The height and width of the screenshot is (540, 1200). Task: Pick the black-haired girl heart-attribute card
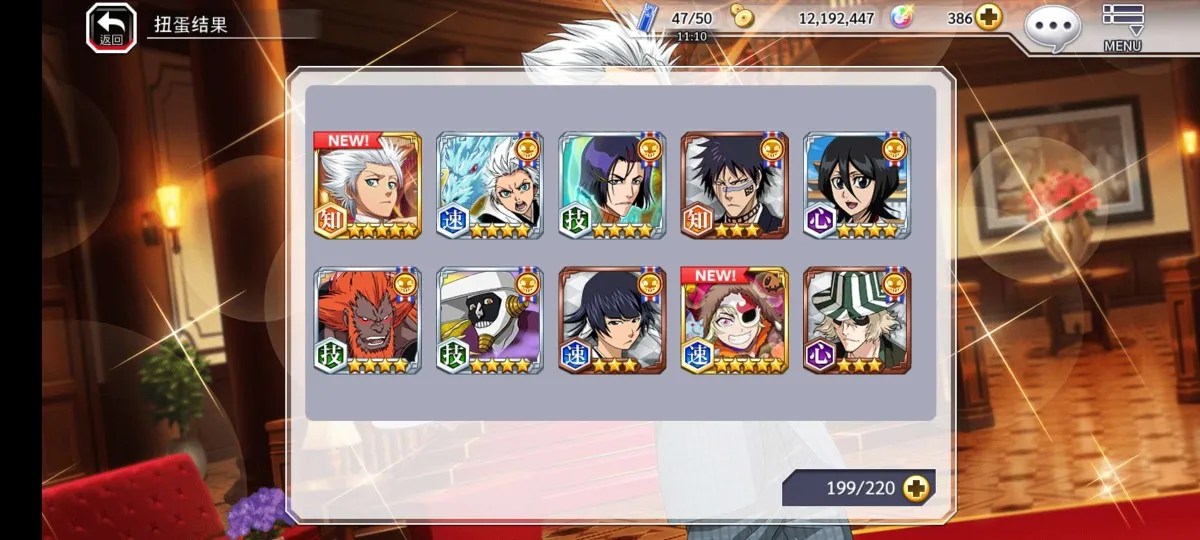pos(857,185)
